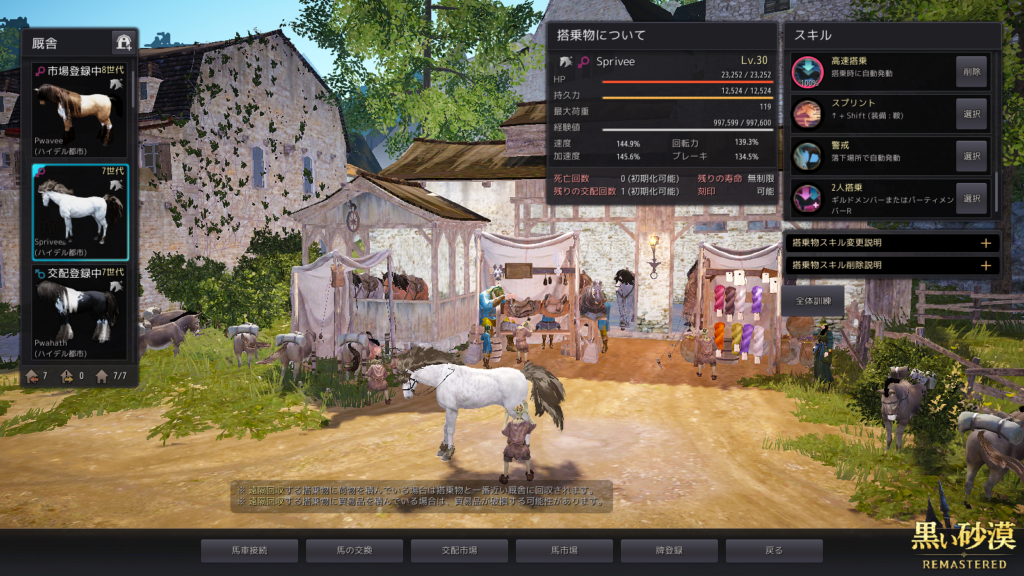Expand 搭乗物スキル削除説明 section
This screenshot has height=576, width=1024.
click(x=986, y=266)
